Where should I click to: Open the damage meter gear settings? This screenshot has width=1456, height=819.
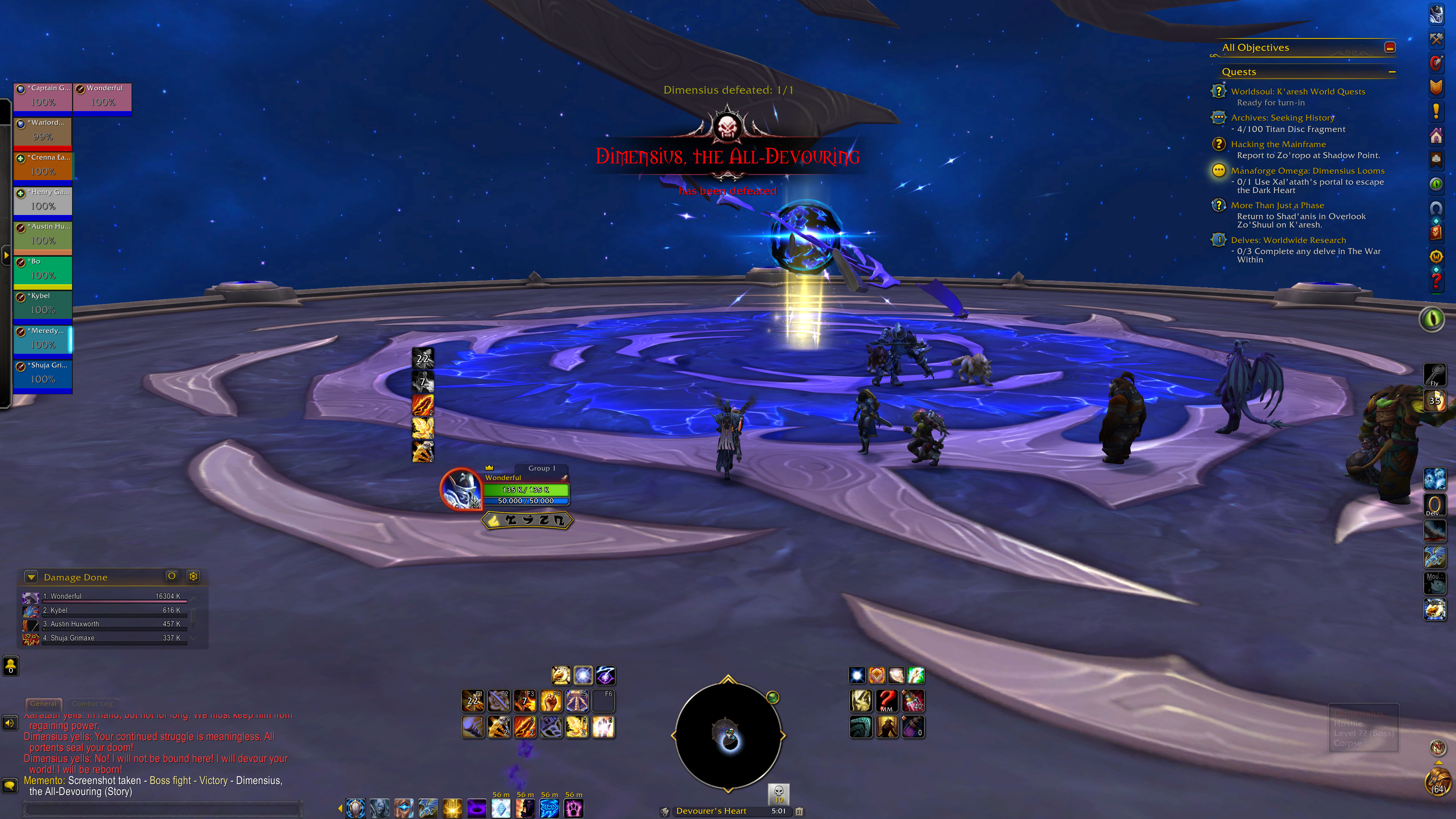pos(193,576)
